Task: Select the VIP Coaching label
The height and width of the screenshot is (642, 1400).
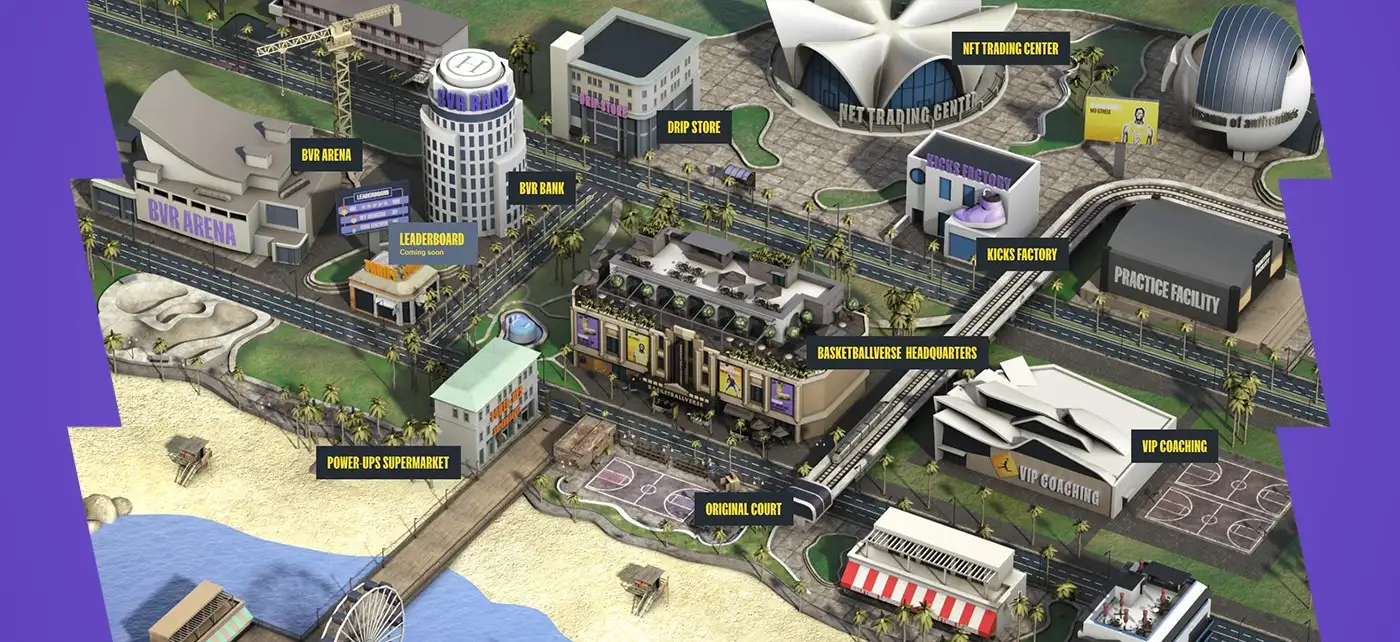Action: tap(1174, 446)
